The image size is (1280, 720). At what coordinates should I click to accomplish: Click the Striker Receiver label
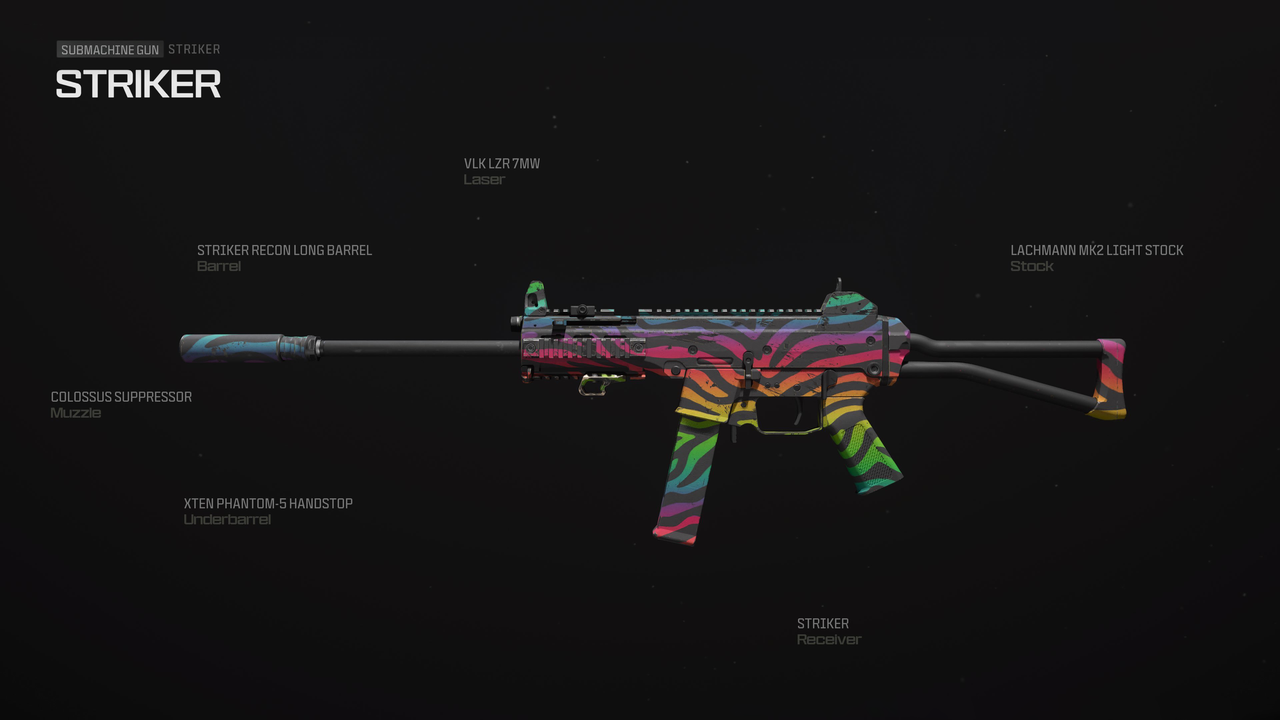(x=822, y=623)
